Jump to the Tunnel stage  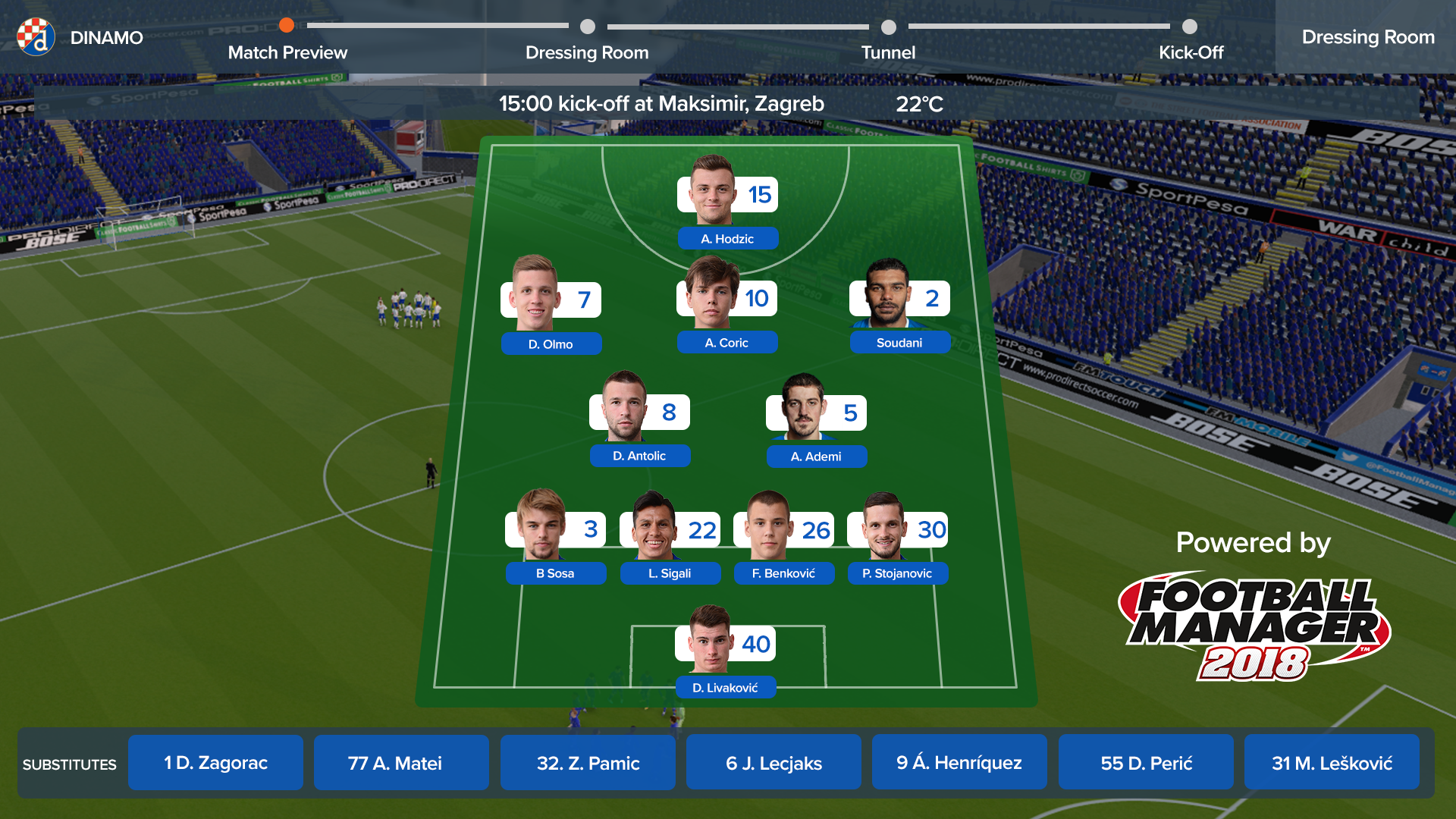coord(888,52)
